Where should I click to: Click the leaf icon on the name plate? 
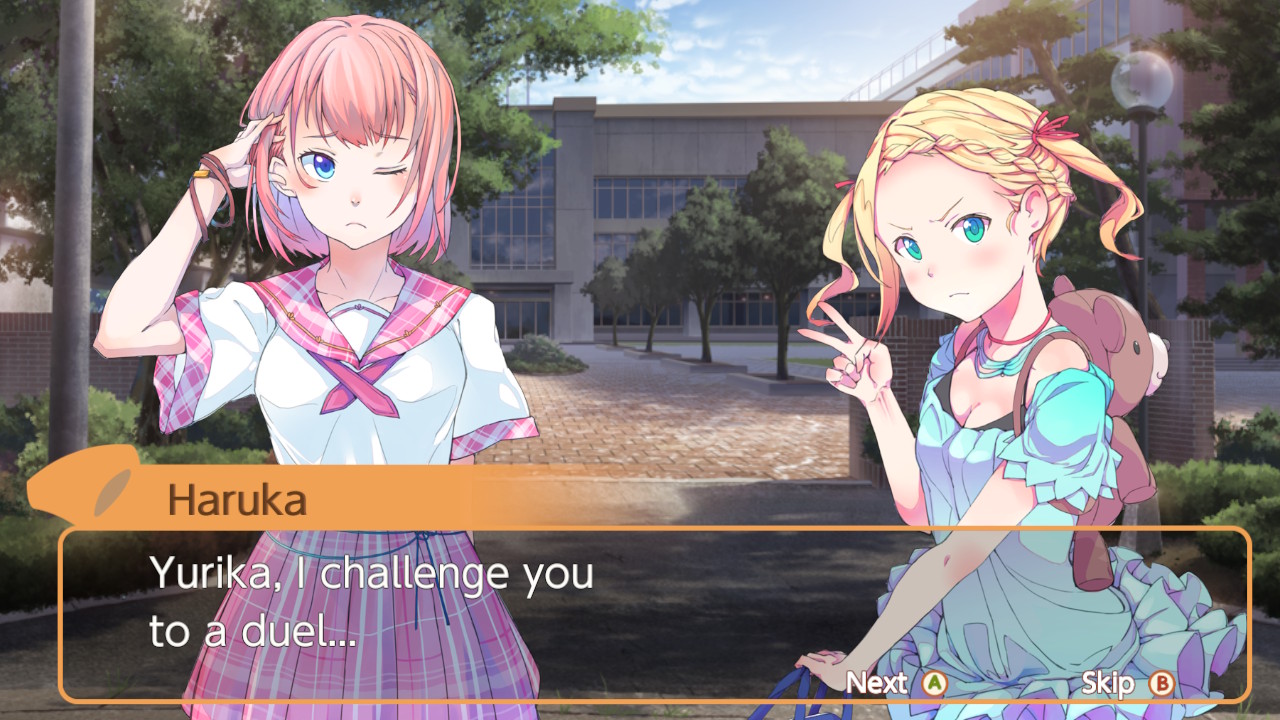click(111, 492)
